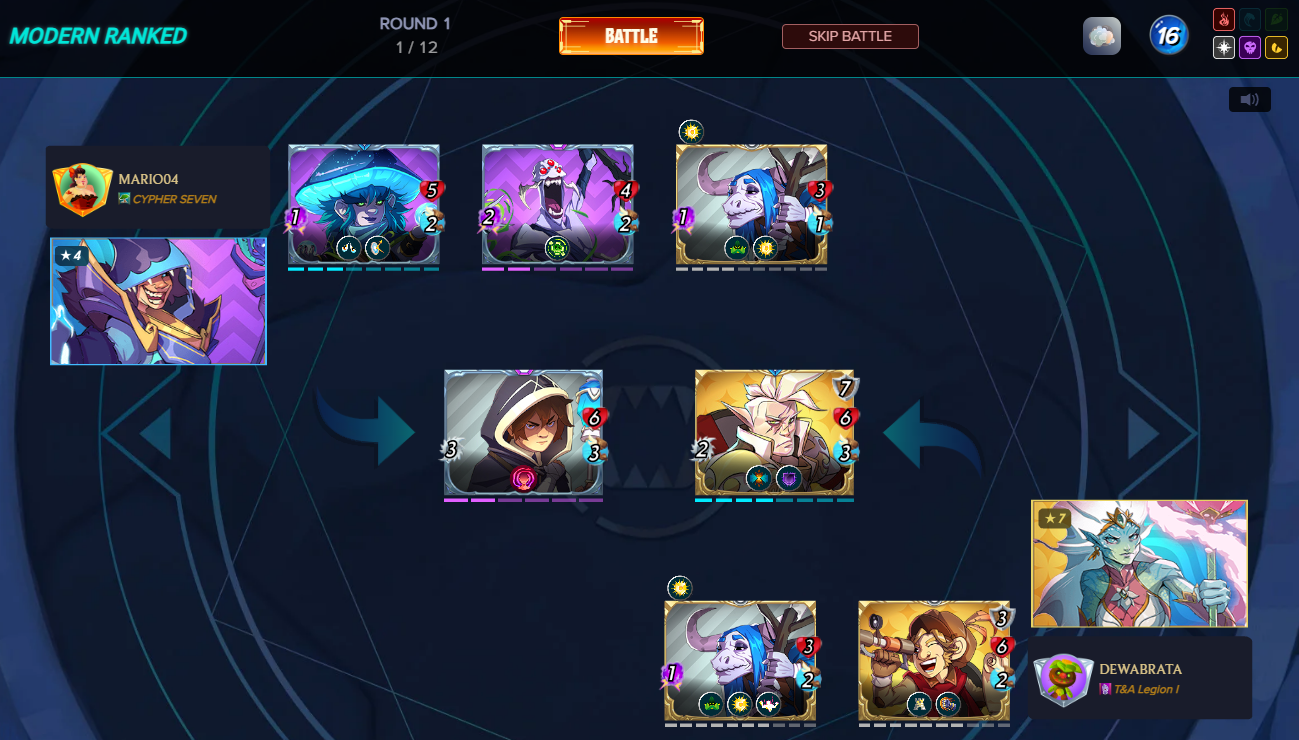Viewport: 1299px width, 740px height.
Task: Inspect the level 4 hooded summoner card
Action: click(158, 301)
